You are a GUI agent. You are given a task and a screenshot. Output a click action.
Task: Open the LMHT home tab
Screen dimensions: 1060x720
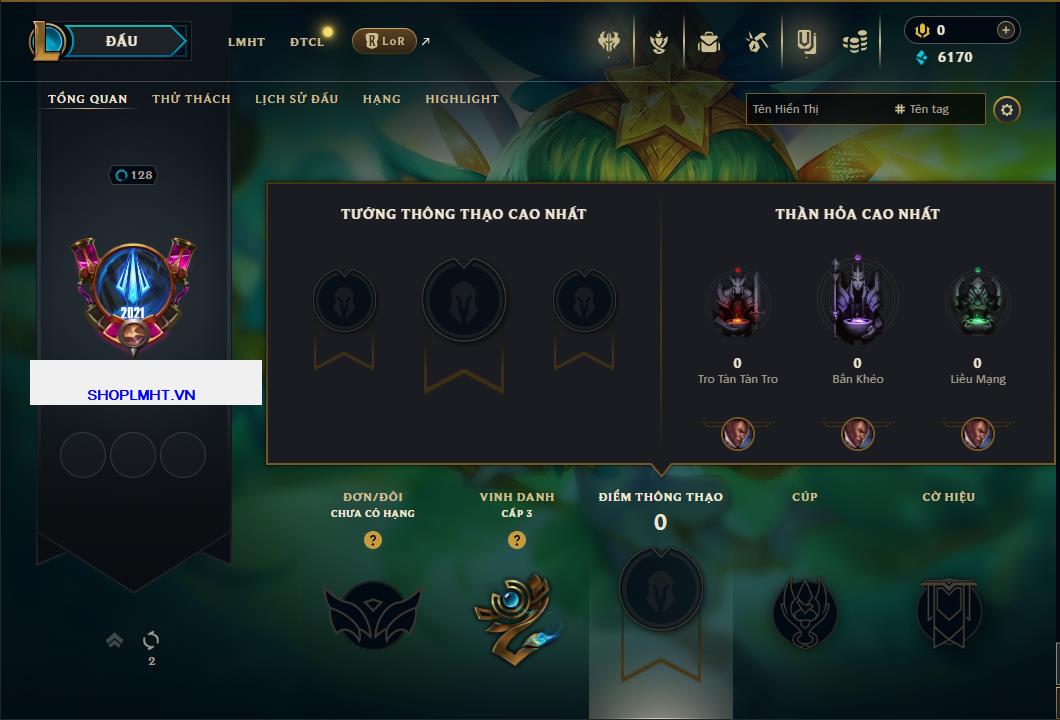coord(246,42)
